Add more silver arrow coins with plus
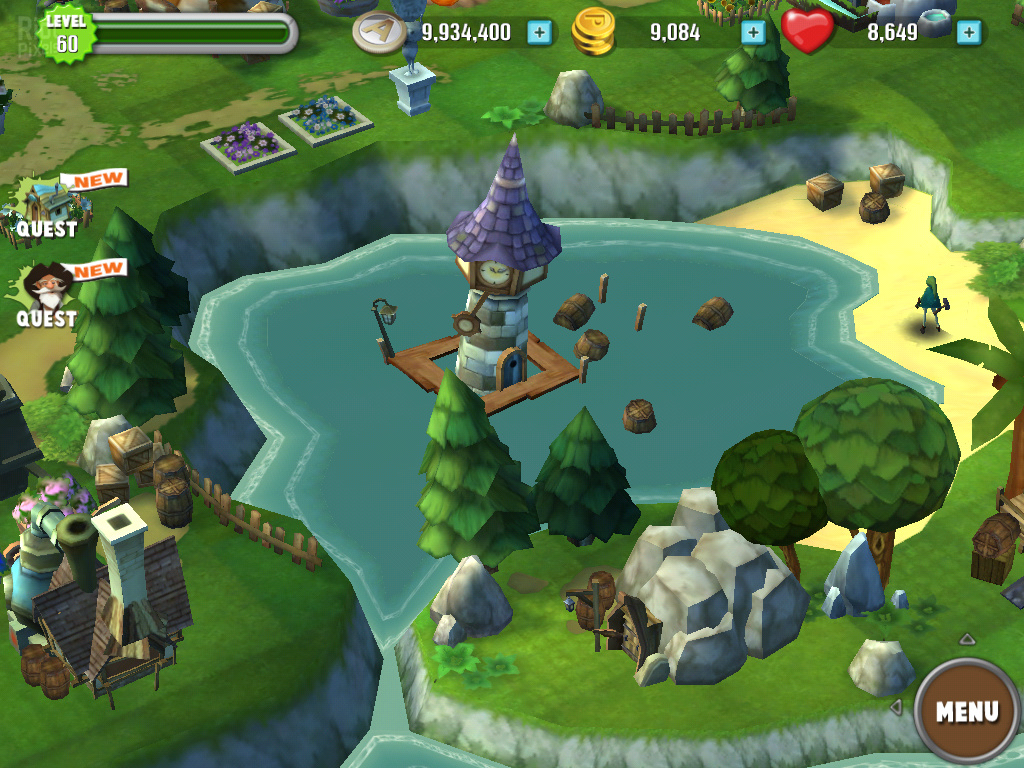Image resolution: width=1024 pixels, height=768 pixels. (x=539, y=32)
